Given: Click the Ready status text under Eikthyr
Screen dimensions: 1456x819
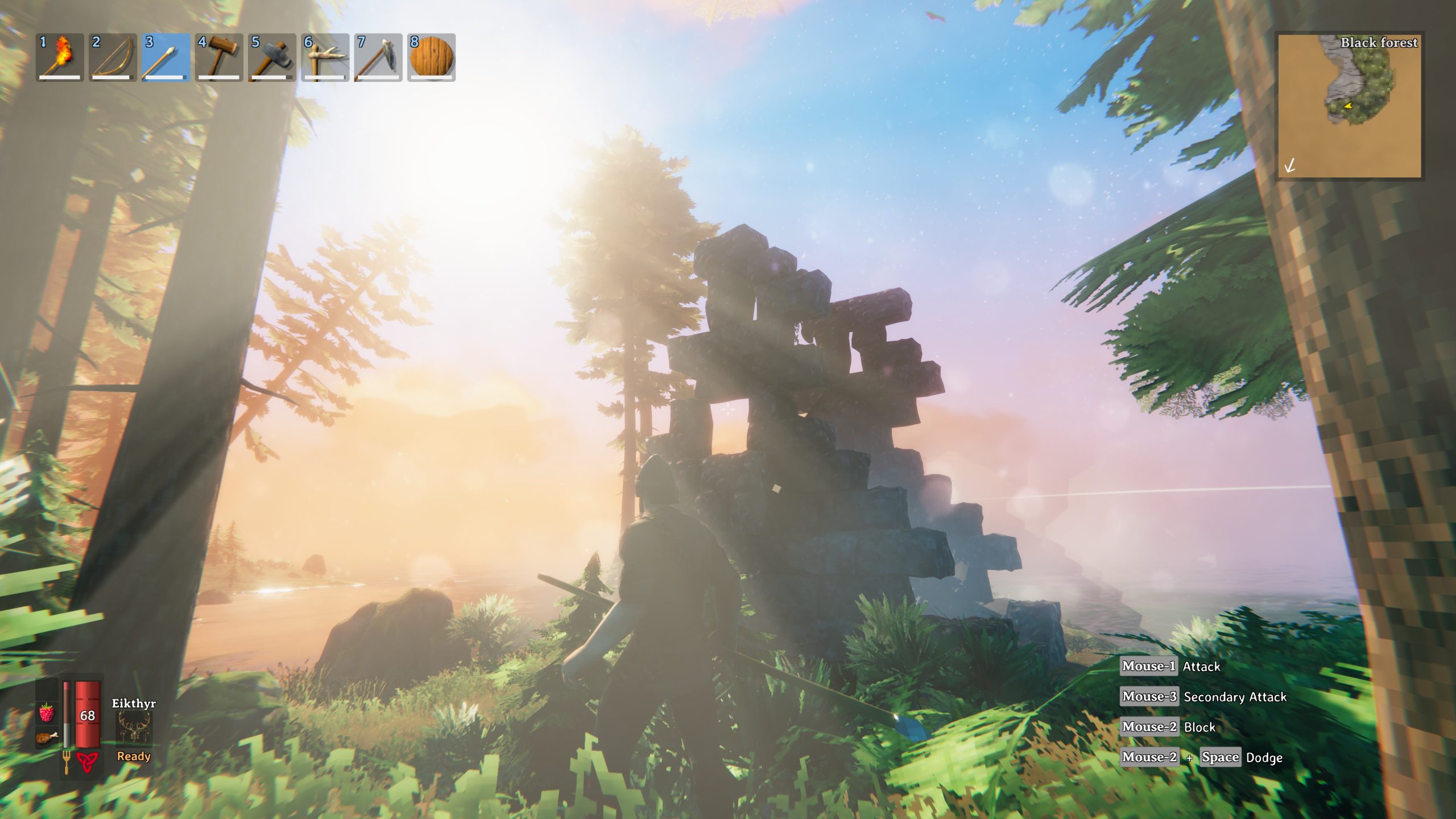Looking at the screenshot, I should coord(133,756).
